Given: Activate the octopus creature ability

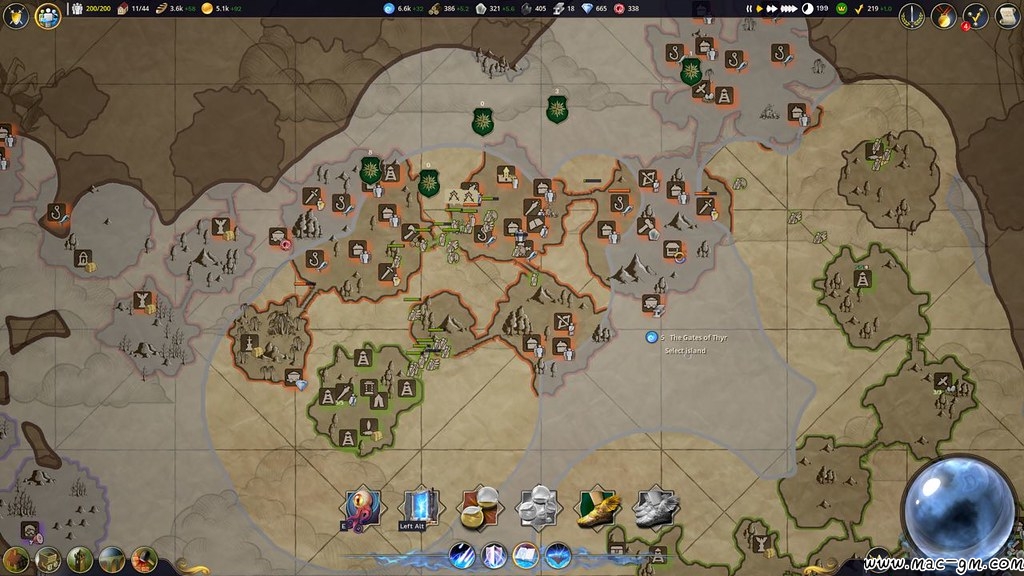Looking at the screenshot, I should coord(362,508).
